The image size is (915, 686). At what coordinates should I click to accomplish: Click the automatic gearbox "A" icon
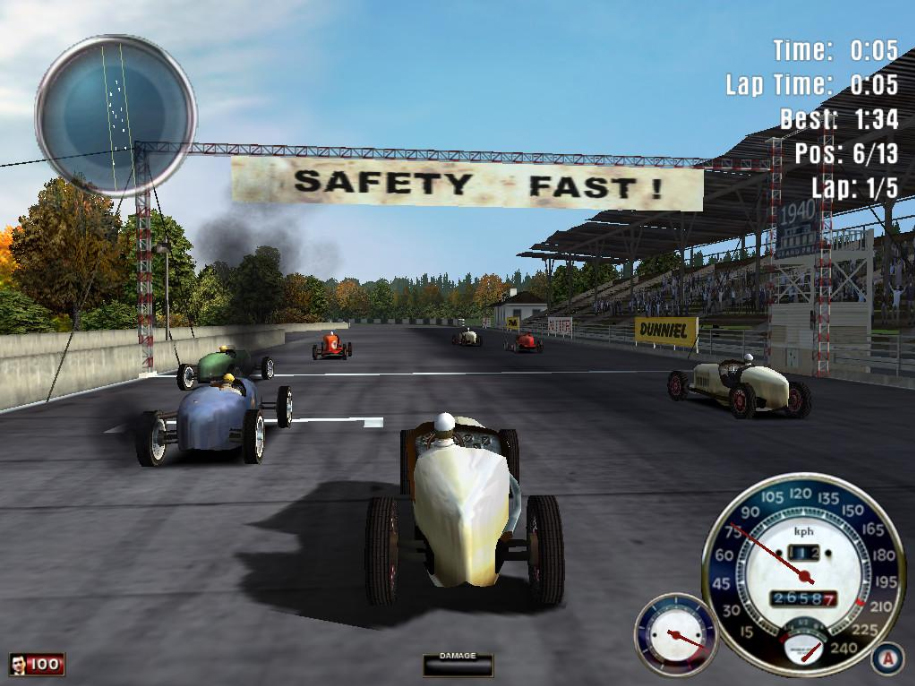884,658
